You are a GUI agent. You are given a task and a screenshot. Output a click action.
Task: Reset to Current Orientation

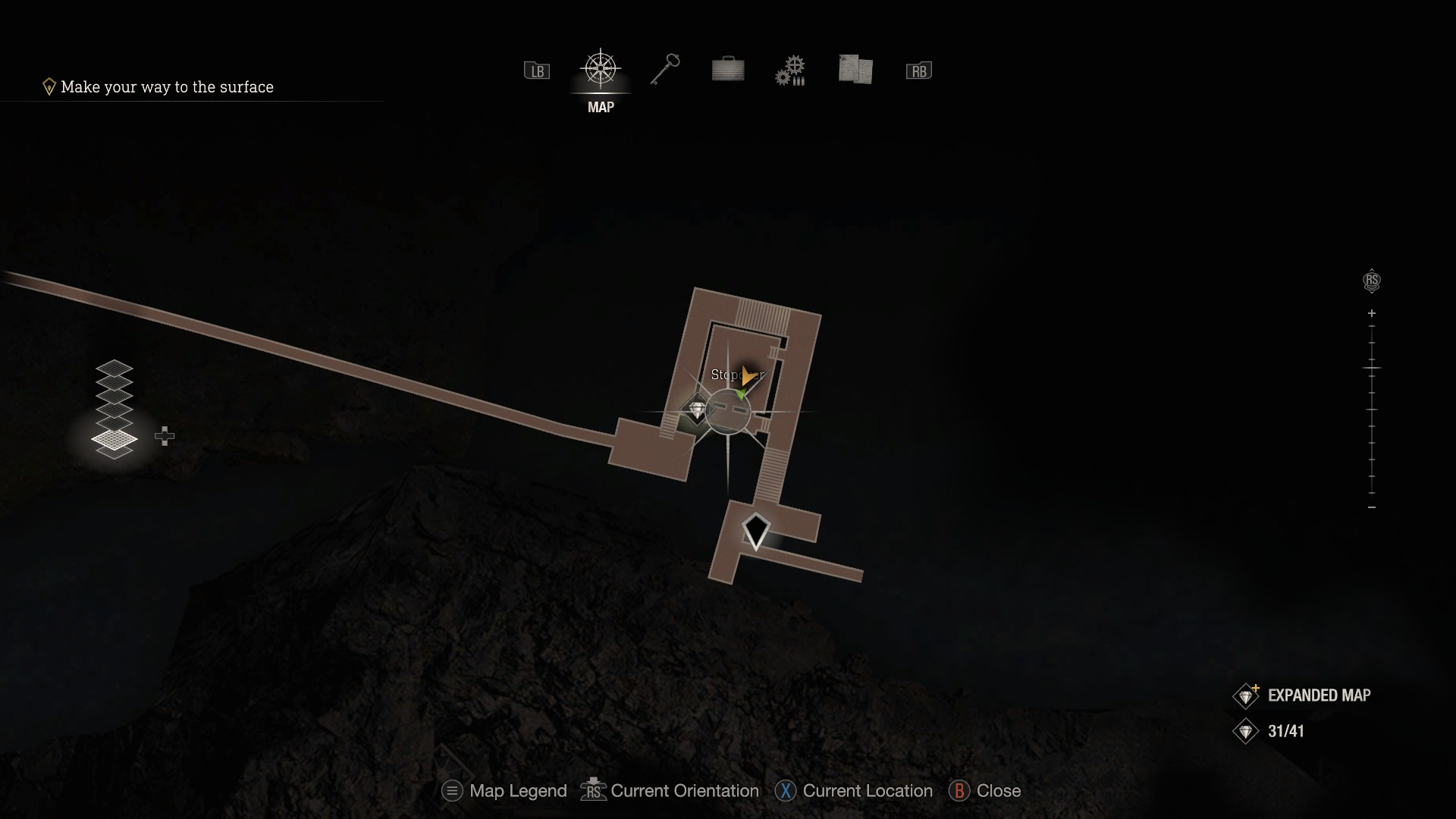[670, 791]
